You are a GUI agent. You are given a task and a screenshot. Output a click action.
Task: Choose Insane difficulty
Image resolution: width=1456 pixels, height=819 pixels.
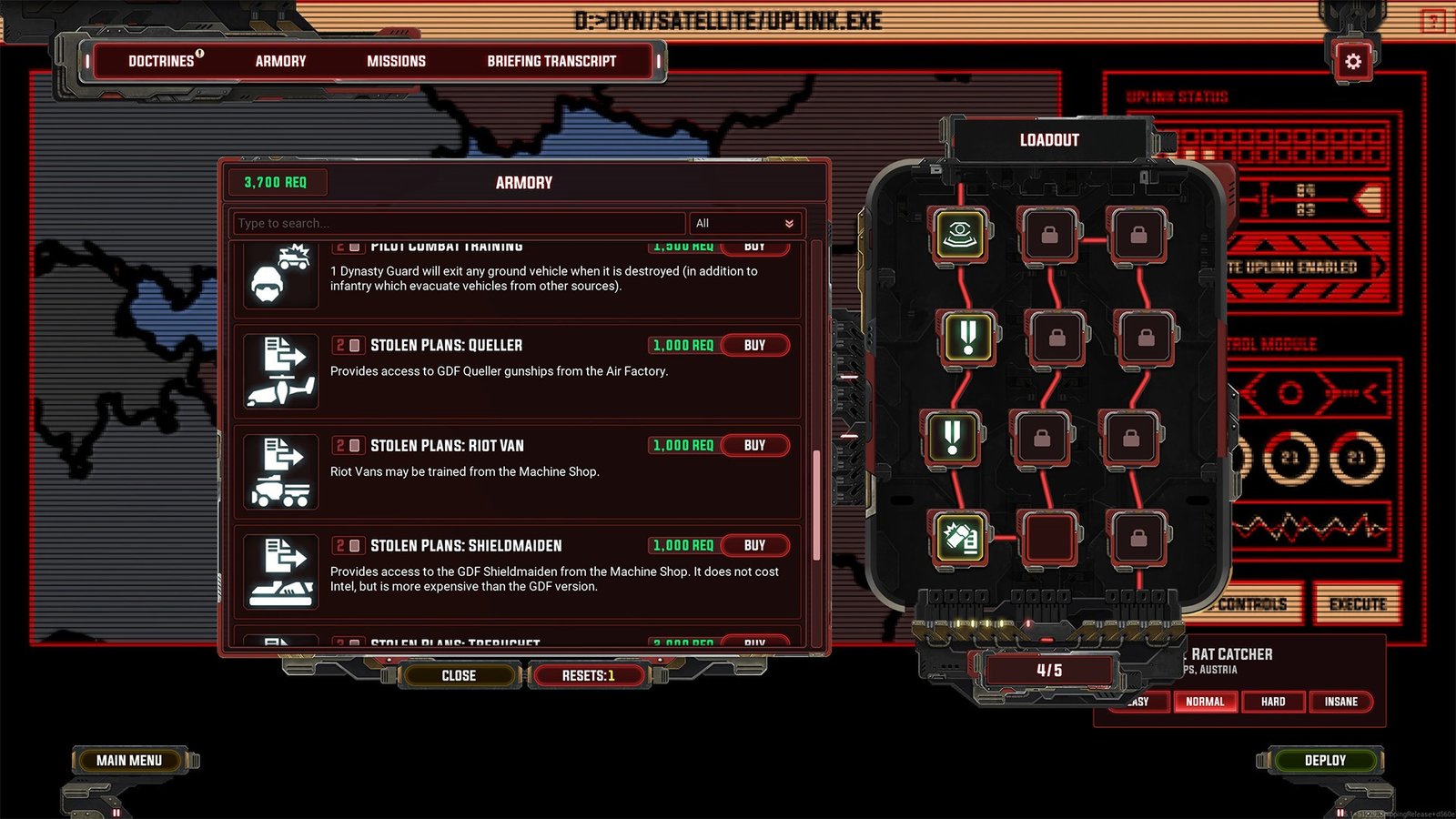tap(1340, 702)
